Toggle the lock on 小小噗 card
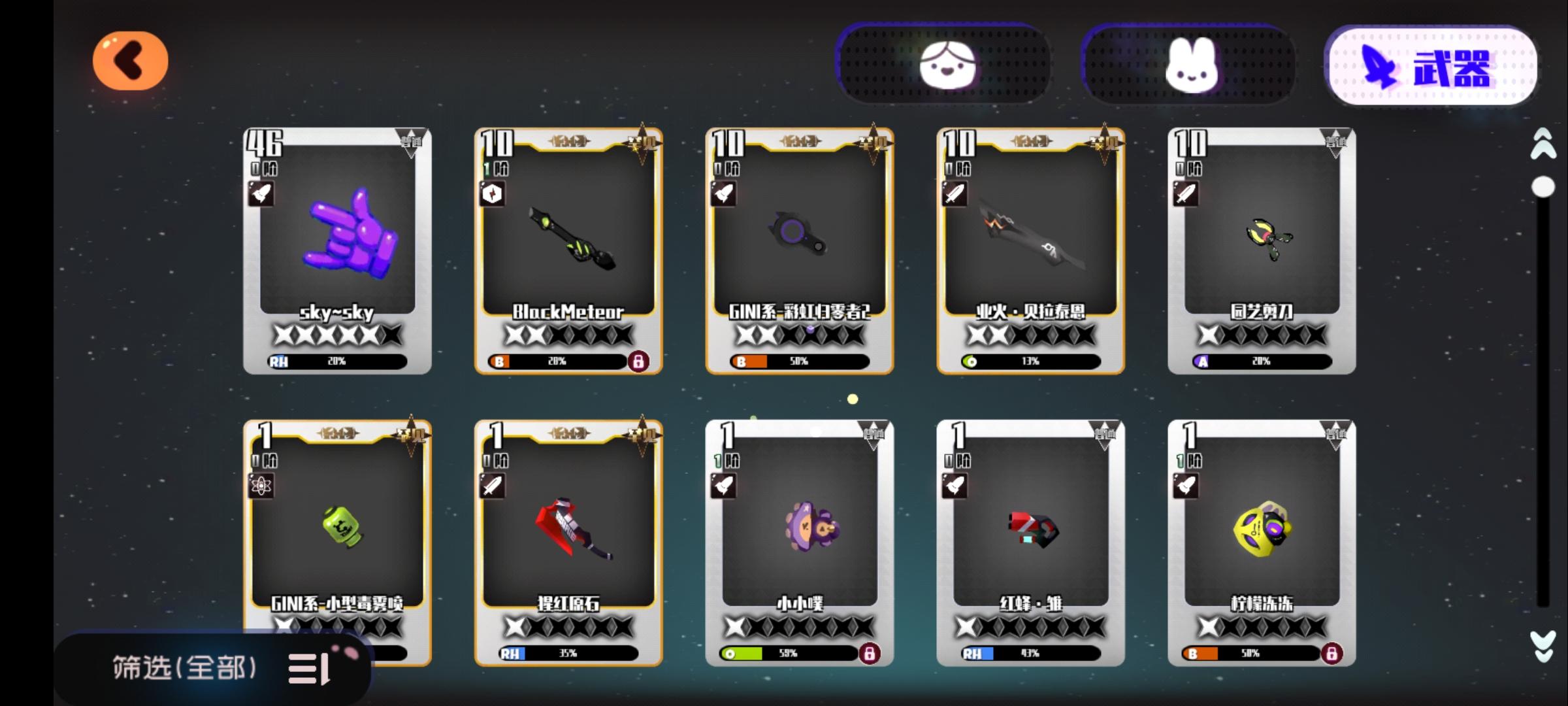 (x=870, y=653)
